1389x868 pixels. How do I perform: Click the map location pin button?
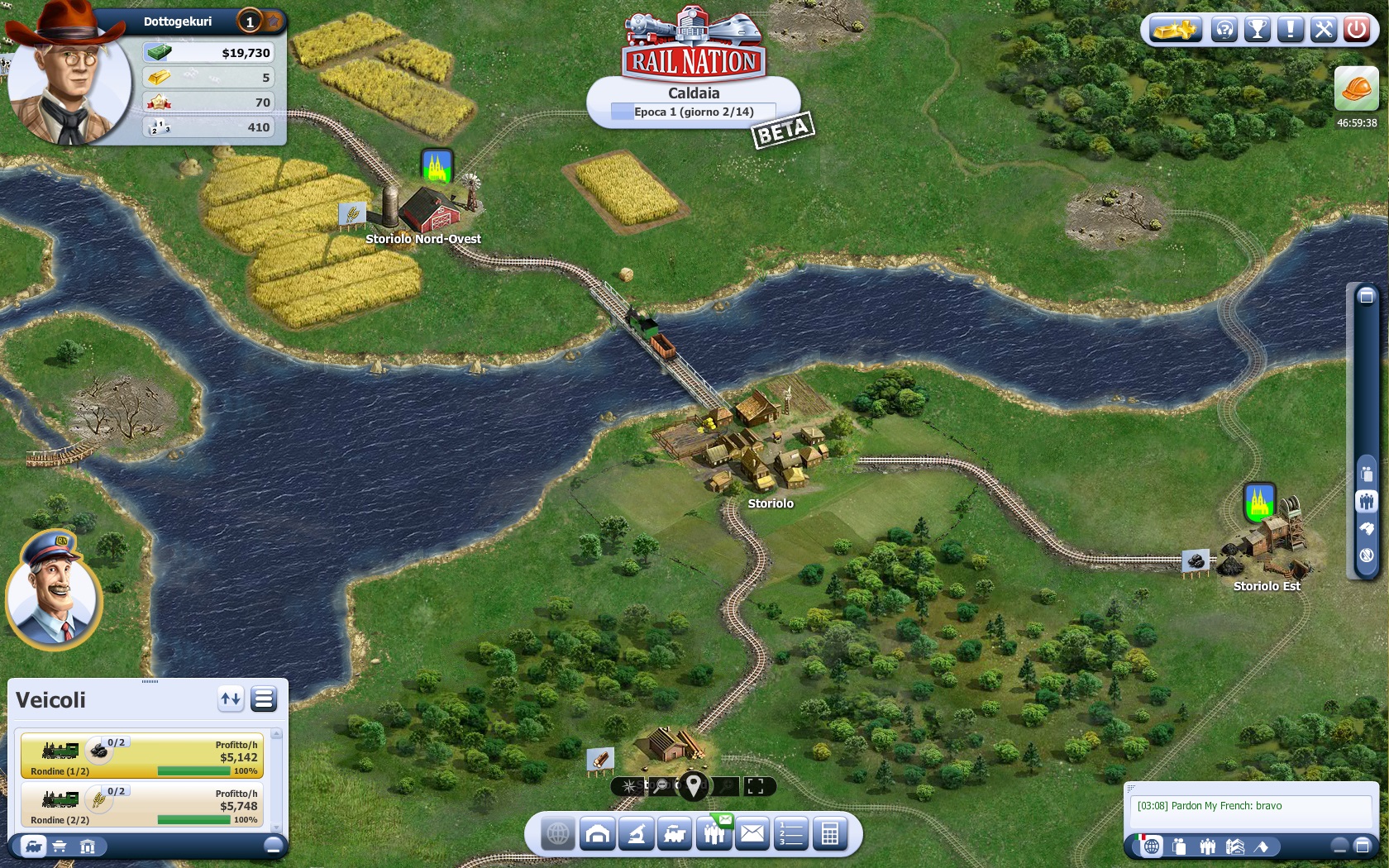coord(693,785)
